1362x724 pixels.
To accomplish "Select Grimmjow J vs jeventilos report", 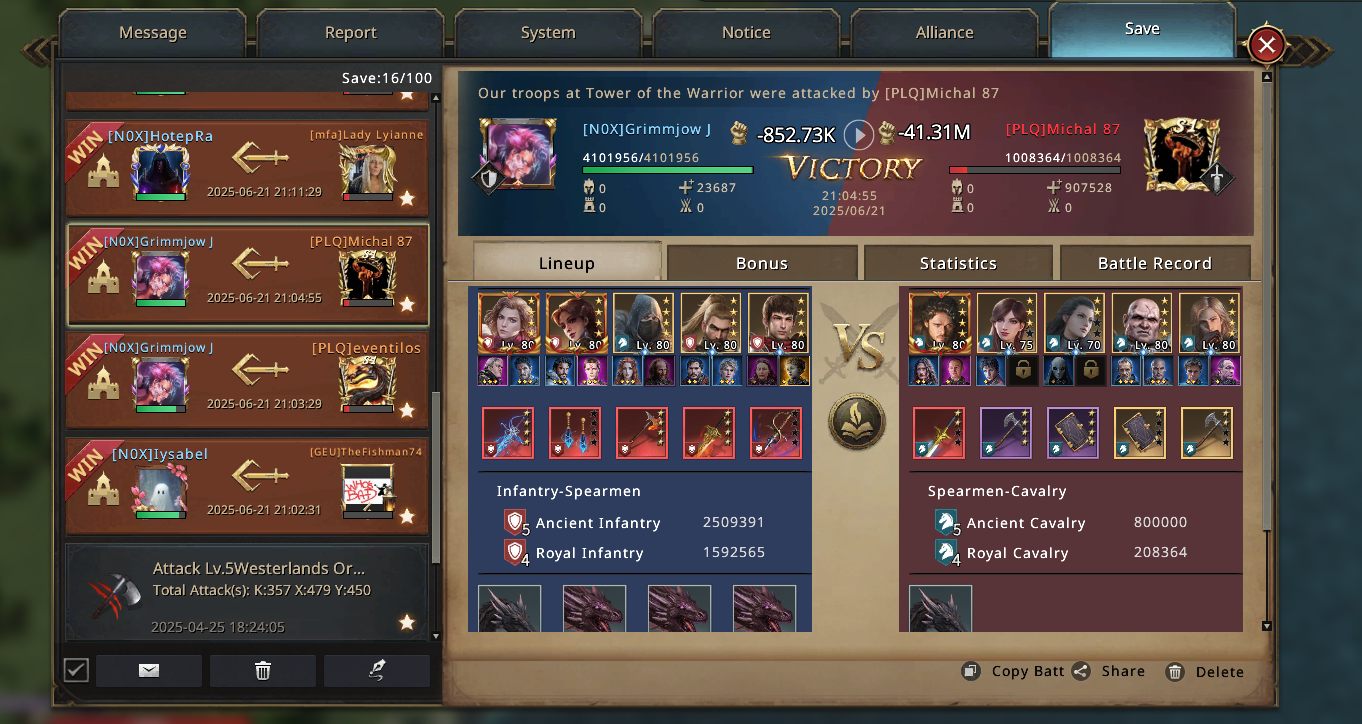I will 247,380.
